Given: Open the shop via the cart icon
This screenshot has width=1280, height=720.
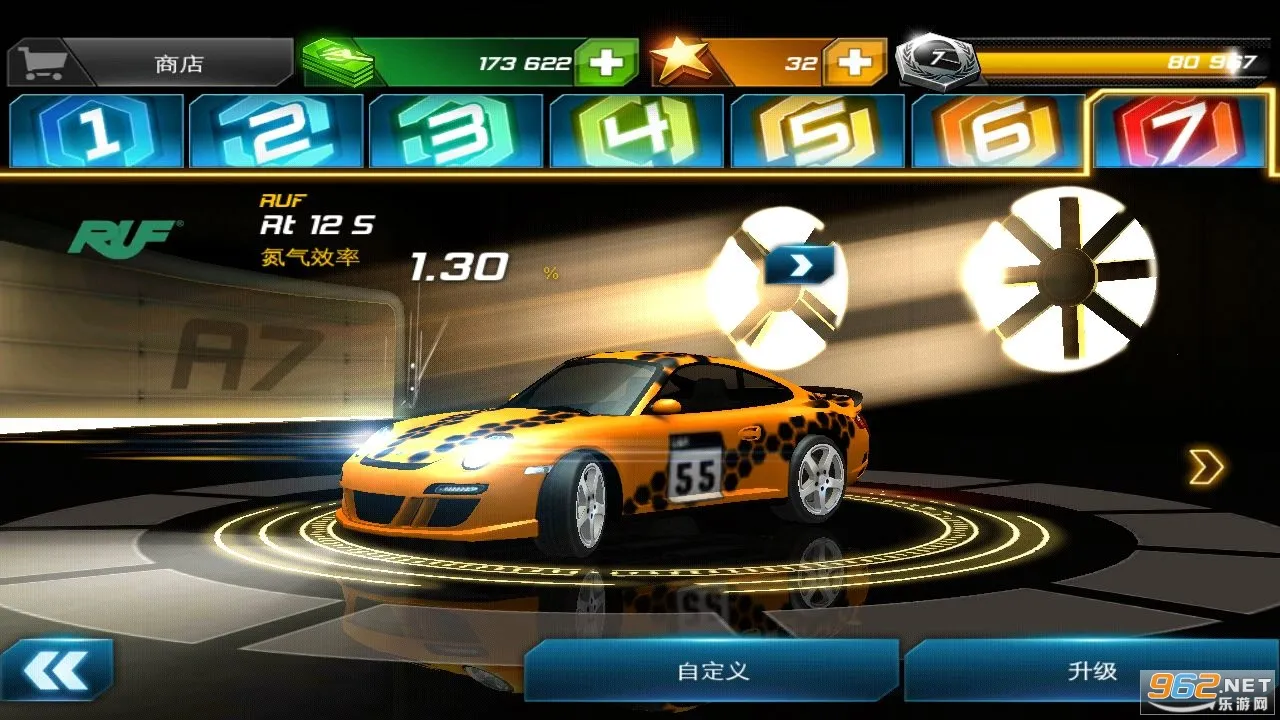Looking at the screenshot, I should (x=45, y=60).
